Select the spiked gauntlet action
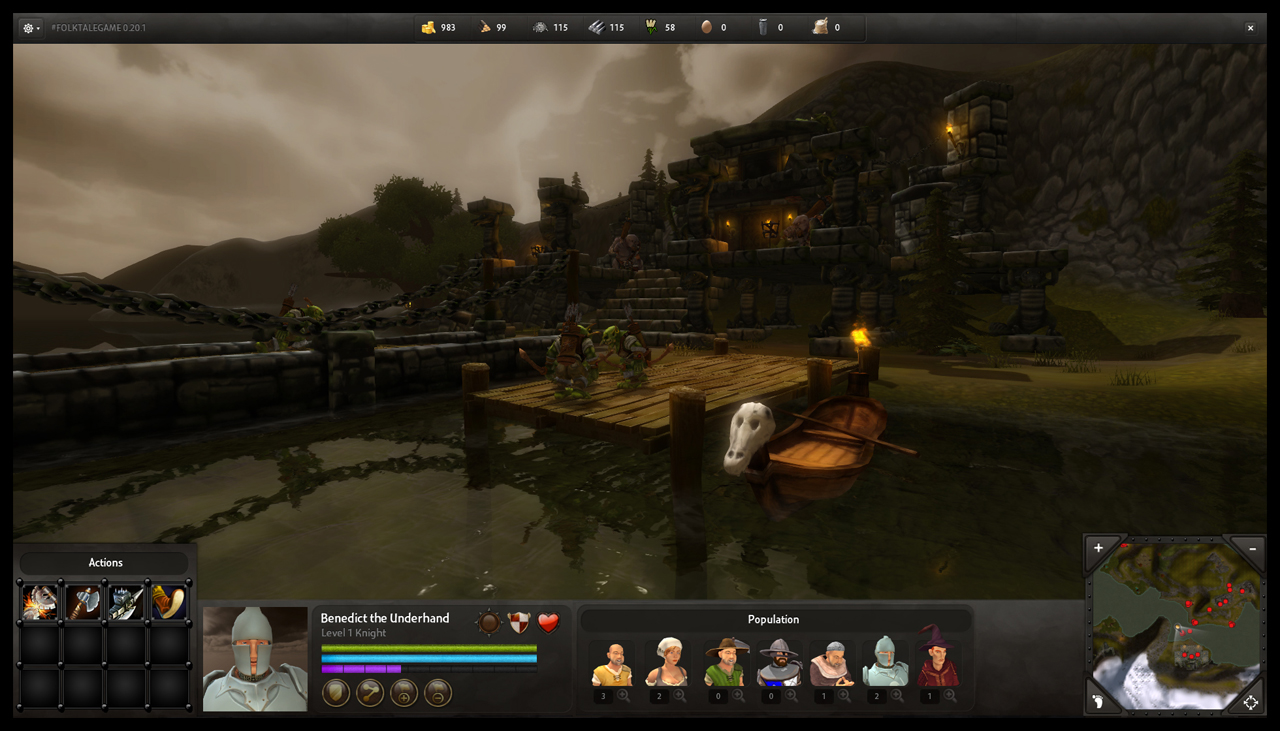Viewport: 1280px width, 731px height. (127, 602)
